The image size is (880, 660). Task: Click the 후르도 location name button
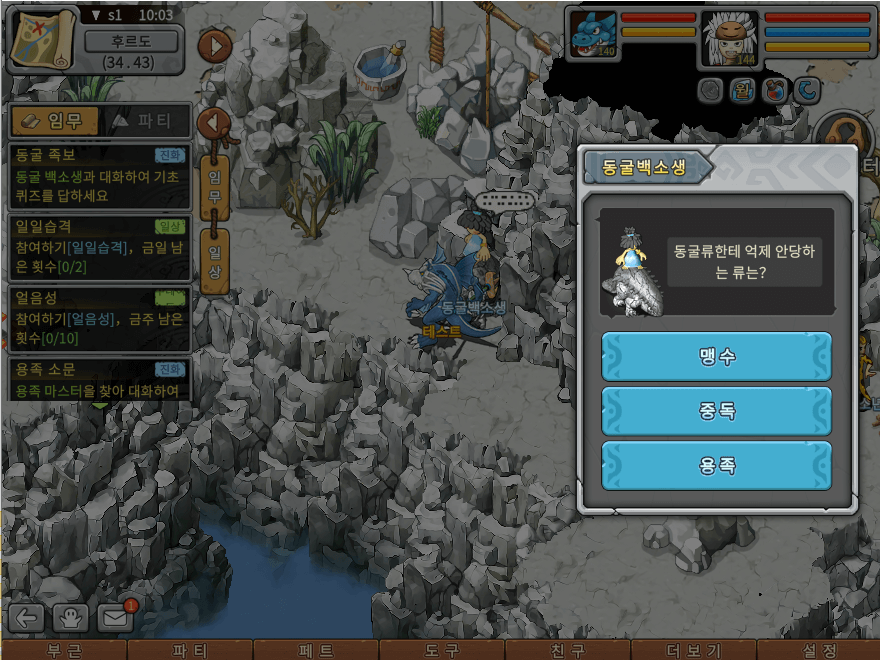[131, 42]
